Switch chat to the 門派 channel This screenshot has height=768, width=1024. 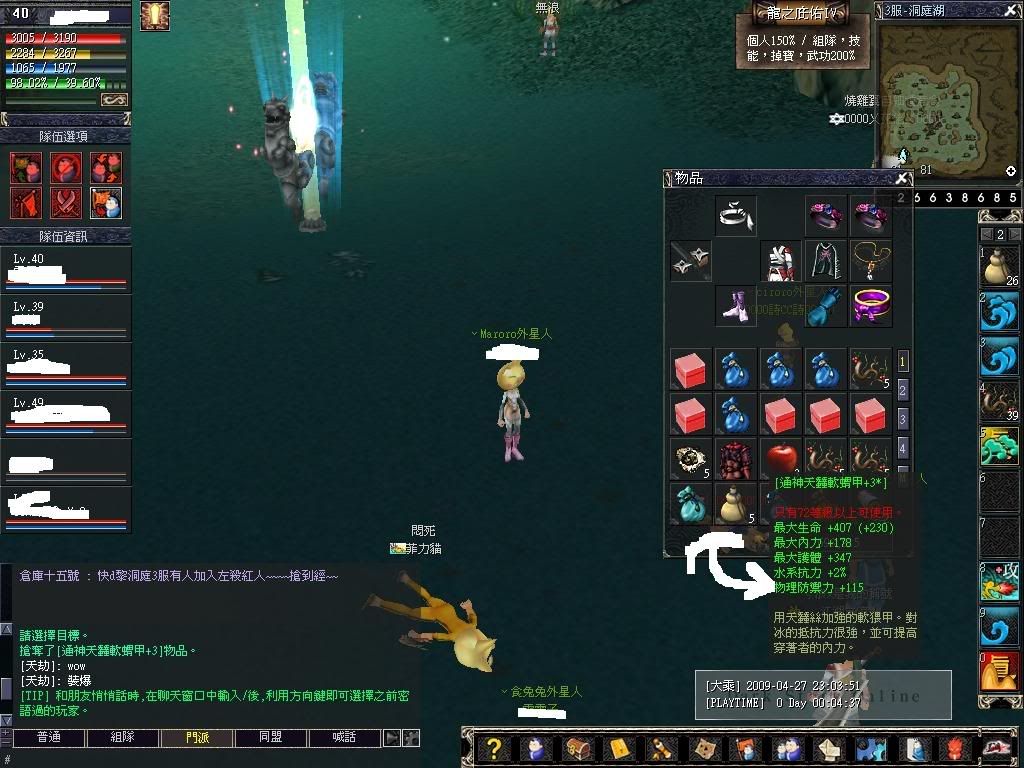pos(197,738)
